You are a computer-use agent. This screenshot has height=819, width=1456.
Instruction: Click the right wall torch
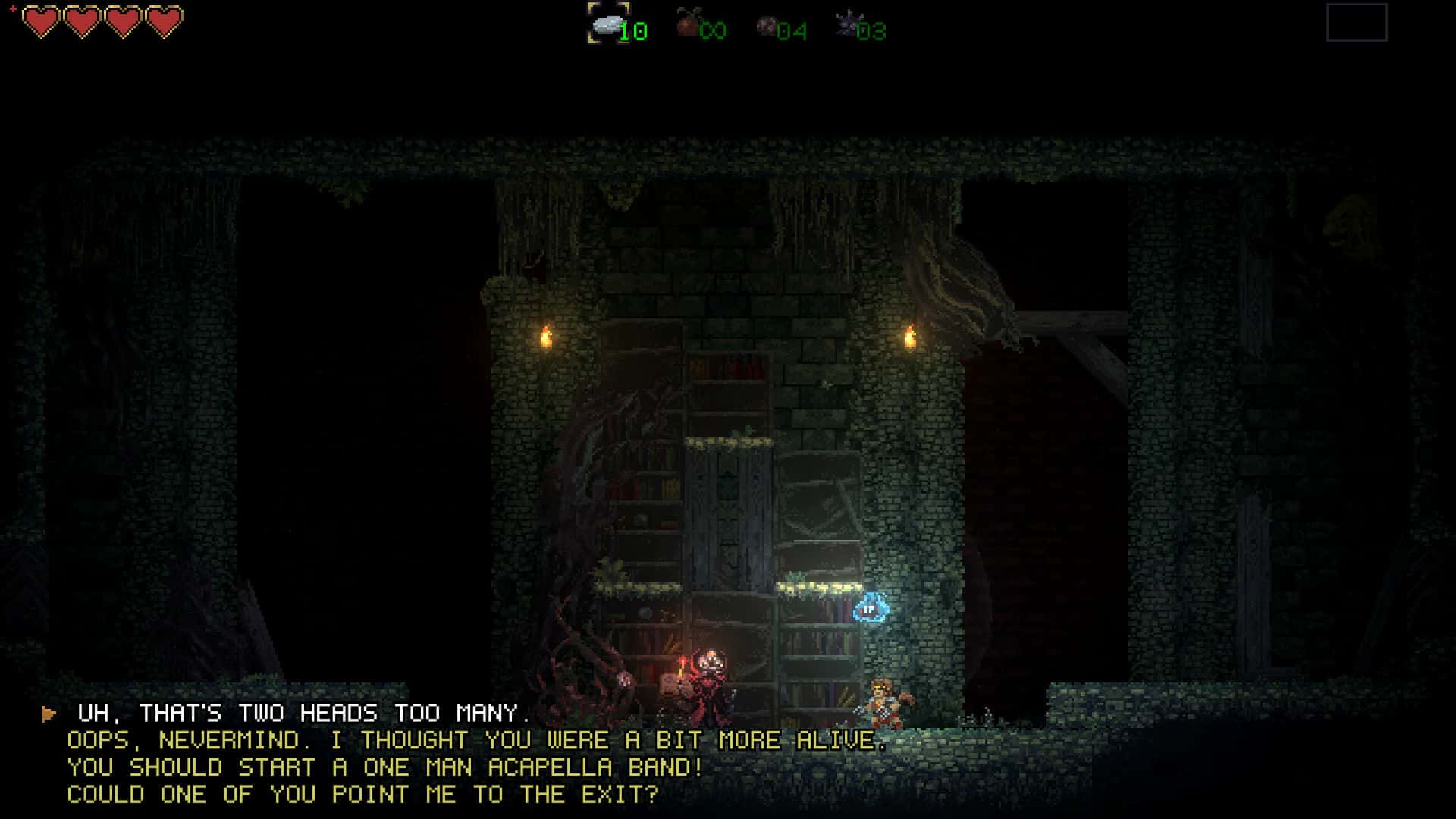910,338
